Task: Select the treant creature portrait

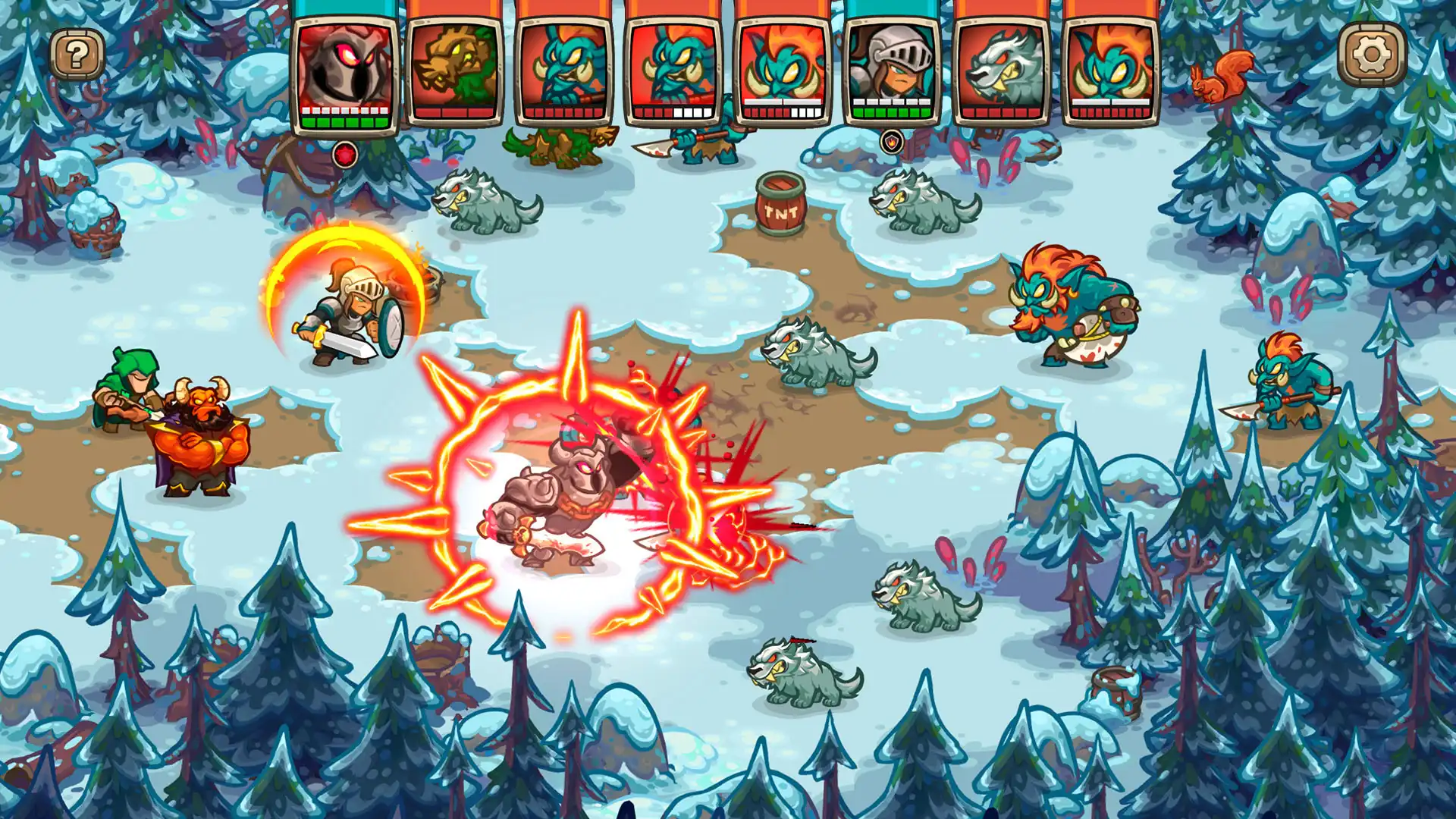Action: coord(455,68)
